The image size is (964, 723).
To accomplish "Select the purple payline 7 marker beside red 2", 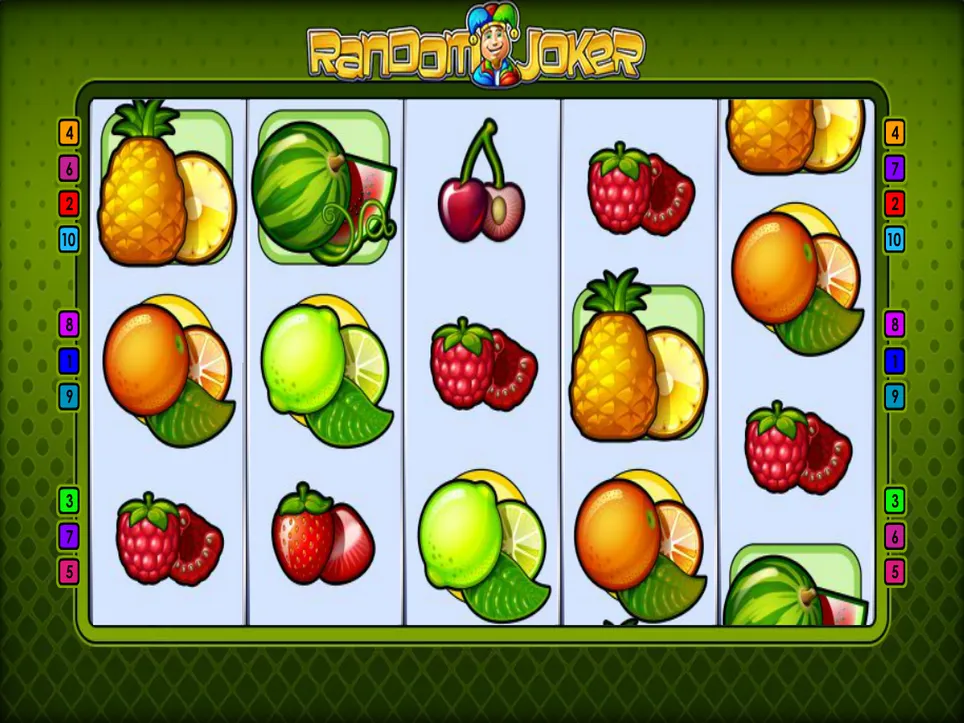I will click(894, 168).
